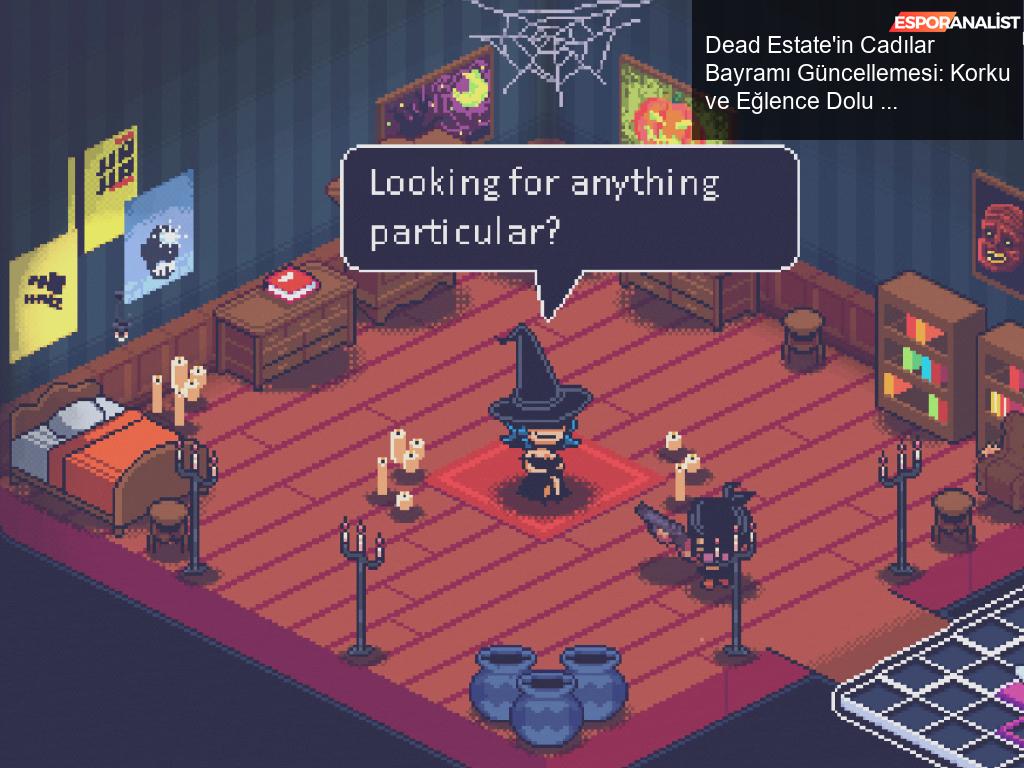Viewport: 1024px width, 768px height.
Task: Open the Dead Estate Cadılar Bayramı article title
Action: (857, 73)
